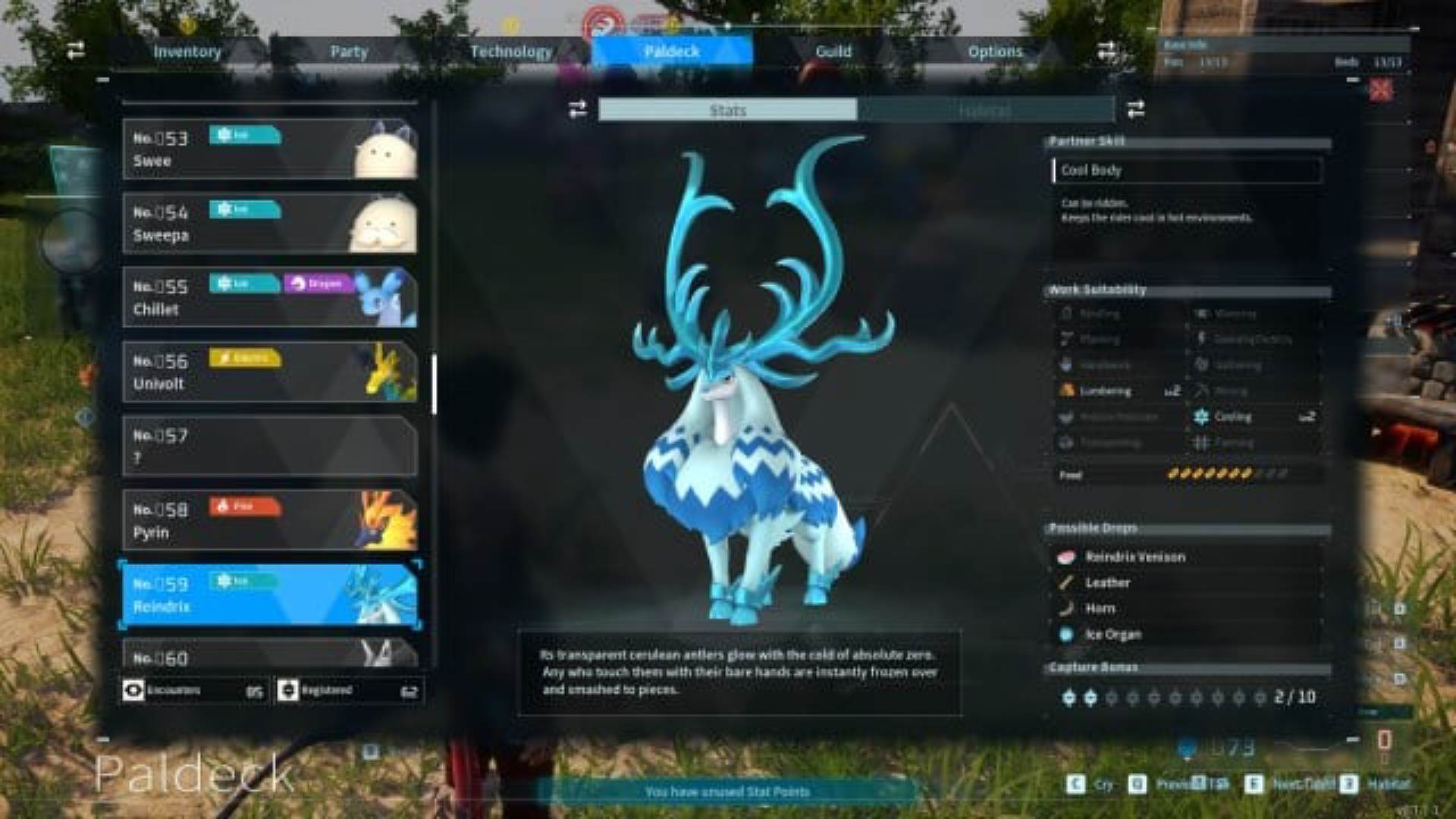Screen dimensions: 1456x819
Task: Select the Paldeck tab
Action: click(x=672, y=52)
